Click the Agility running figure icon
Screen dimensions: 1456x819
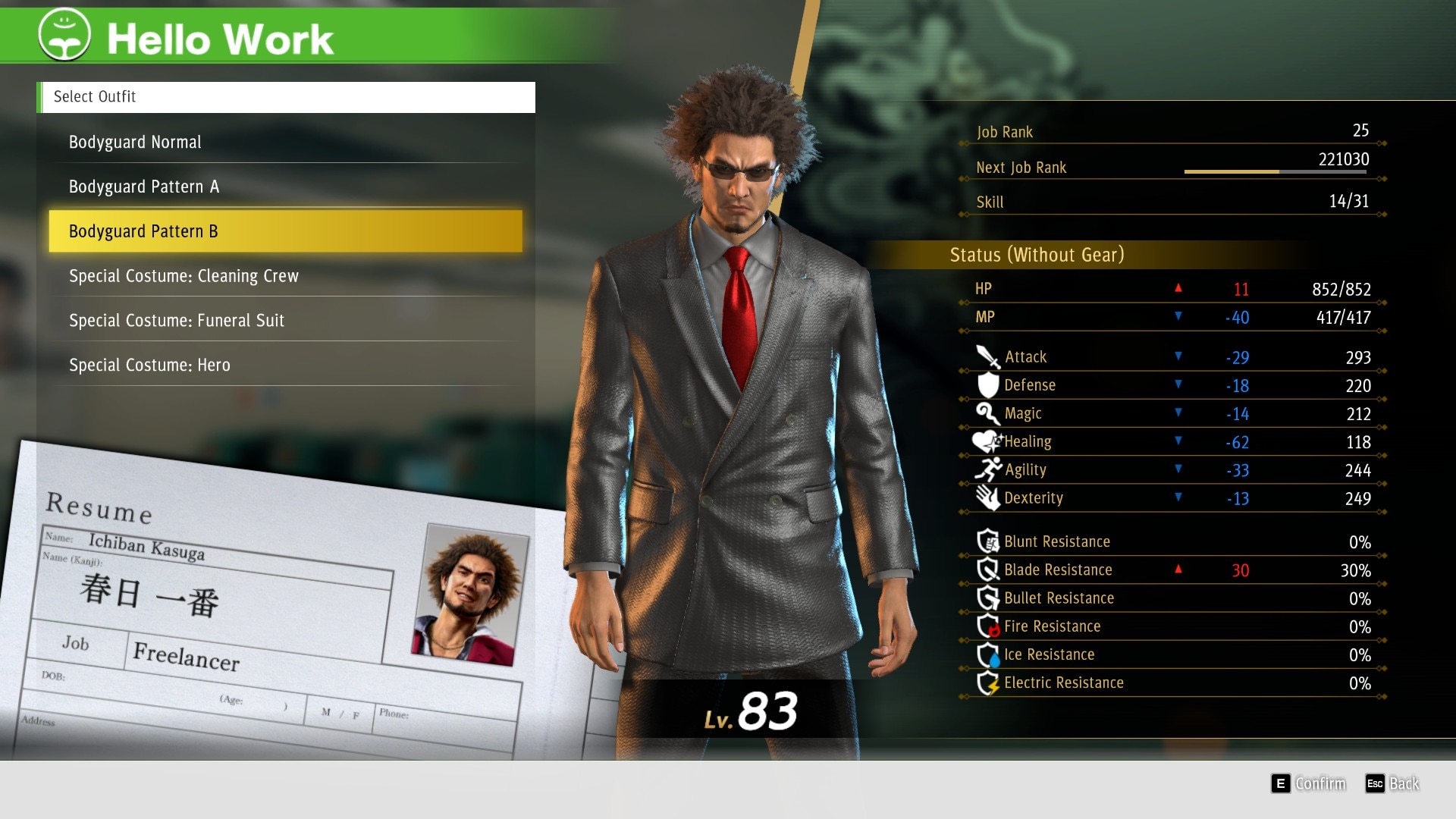[986, 469]
